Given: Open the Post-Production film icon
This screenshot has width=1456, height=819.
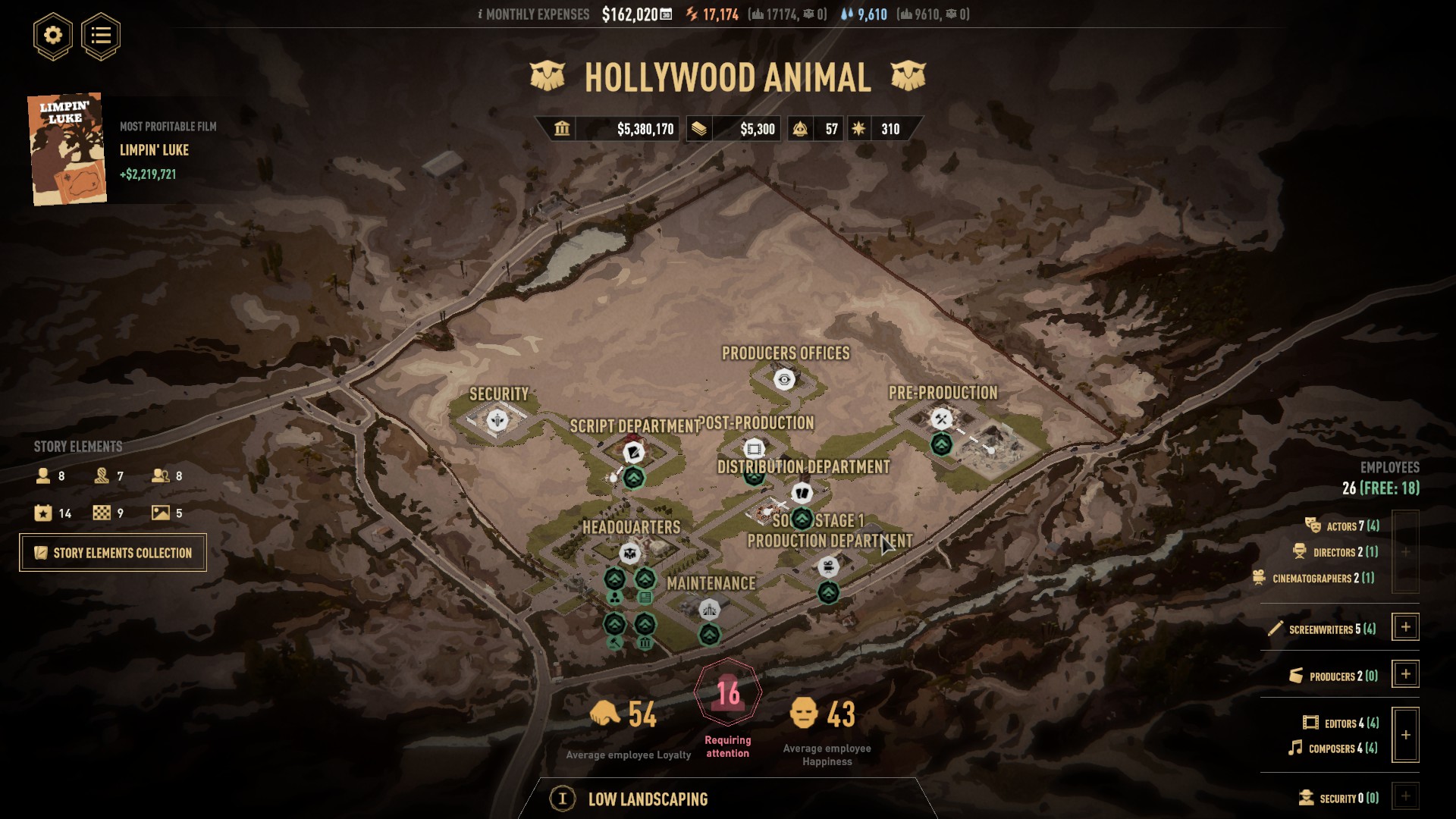Looking at the screenshot, I should click(754, 449).
